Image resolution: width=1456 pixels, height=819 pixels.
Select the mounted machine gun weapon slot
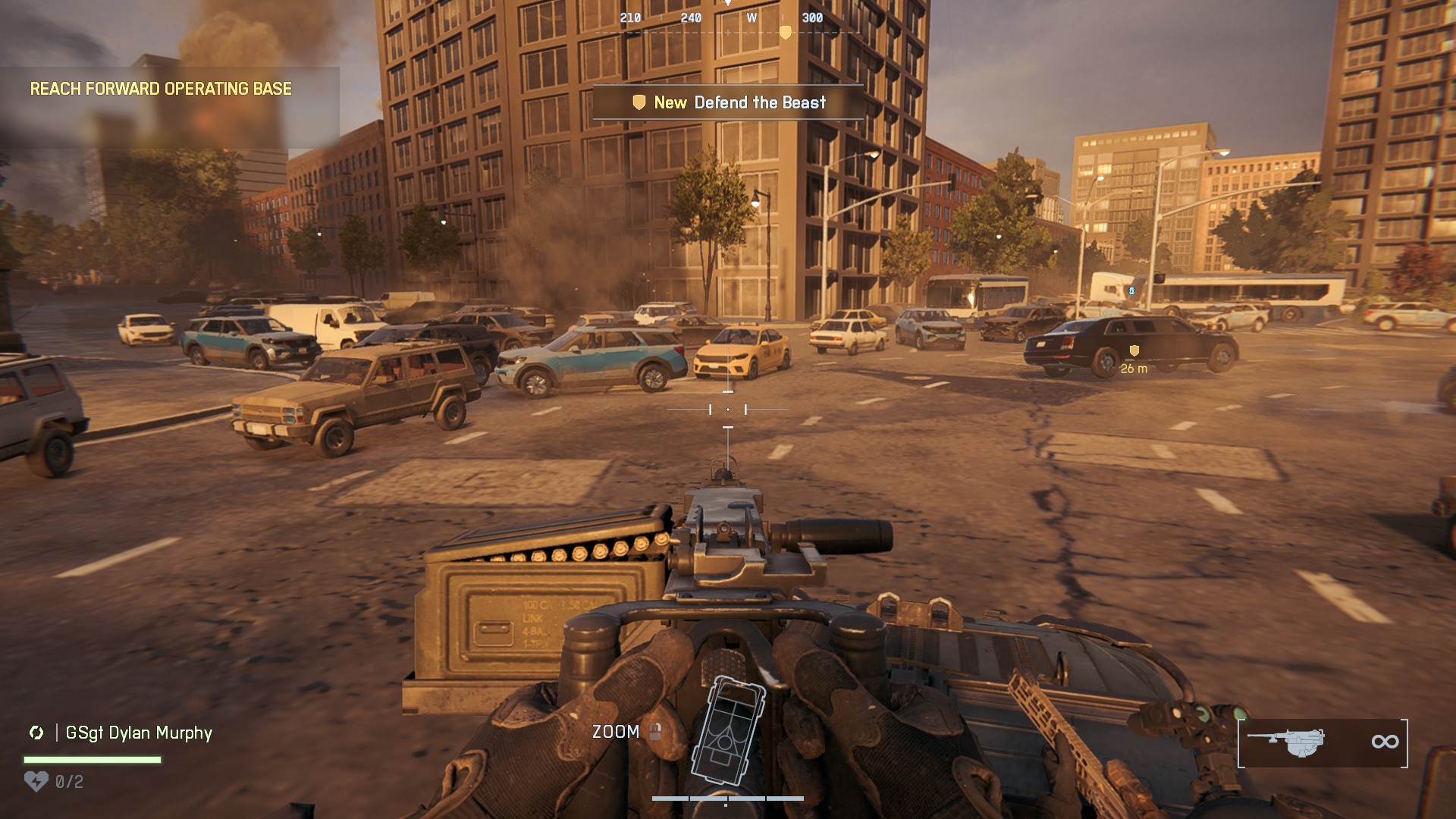click(1323, 742)
